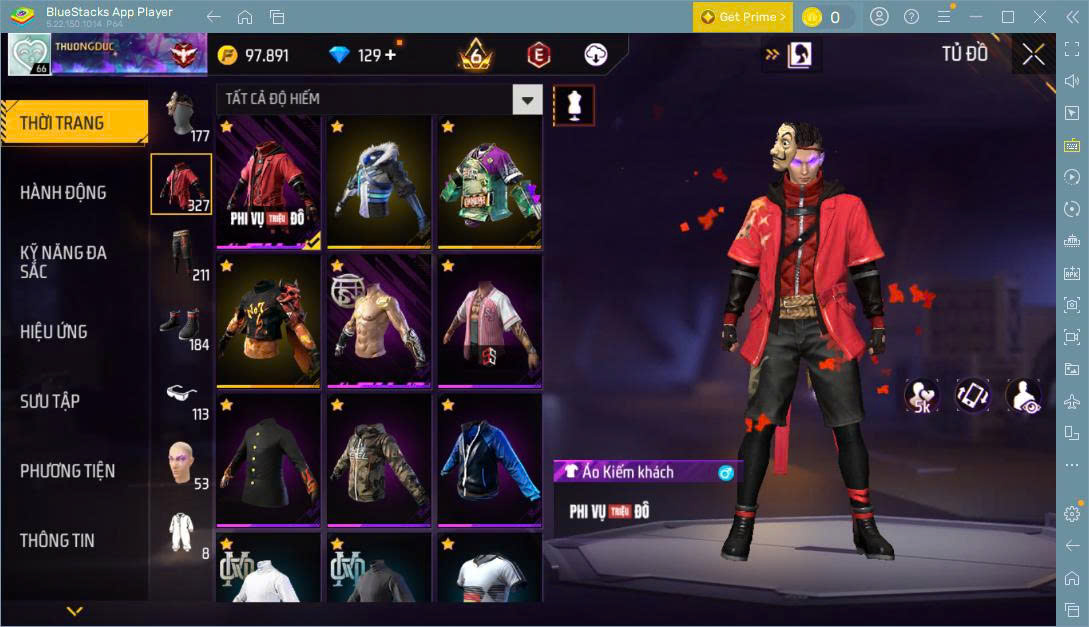Go to the HIỆU ỨNG section
The width and height of the screenshot is (1089, 627).
(54, 331)
